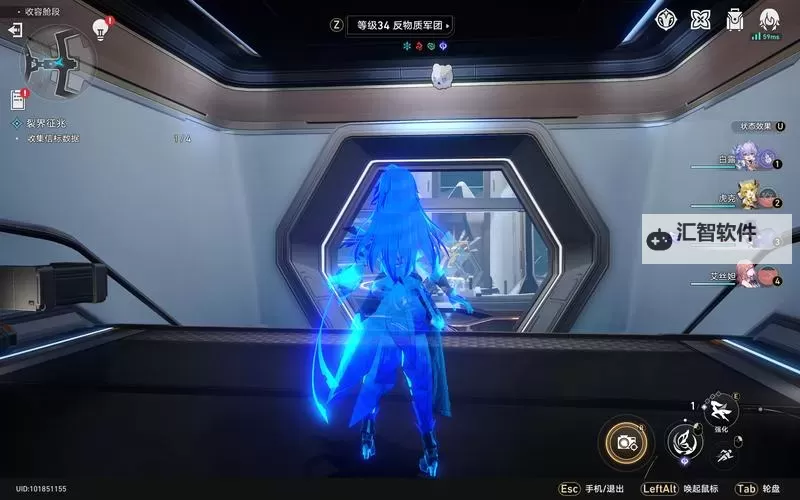The height and width of the screenshot is (500, 800).
Task: Toggle the sprint running icon
Action: (x=726, y=456)
